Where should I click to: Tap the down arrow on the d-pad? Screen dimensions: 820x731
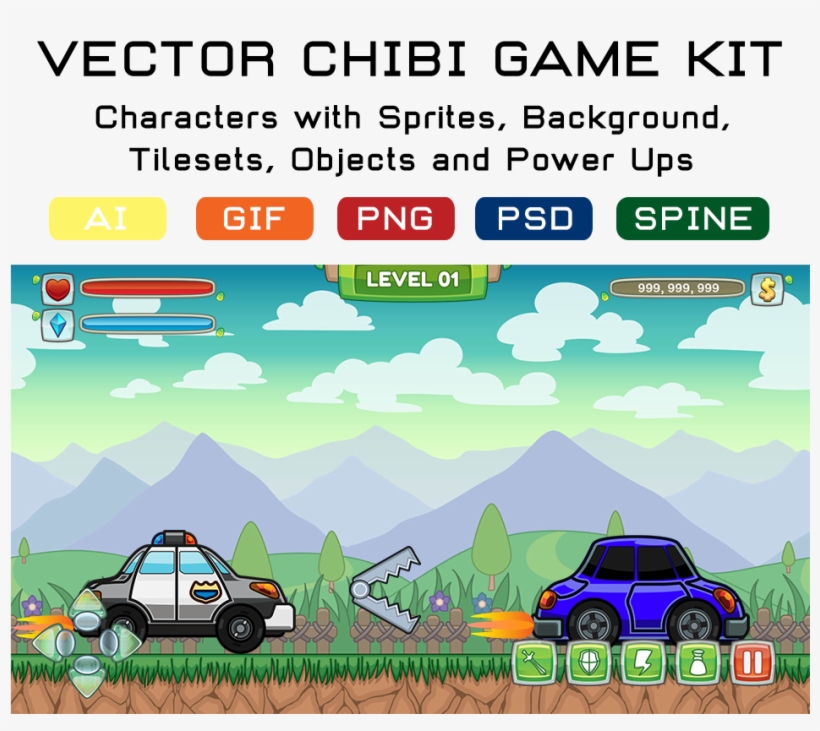pyautogui.click(x=88, y=680)
